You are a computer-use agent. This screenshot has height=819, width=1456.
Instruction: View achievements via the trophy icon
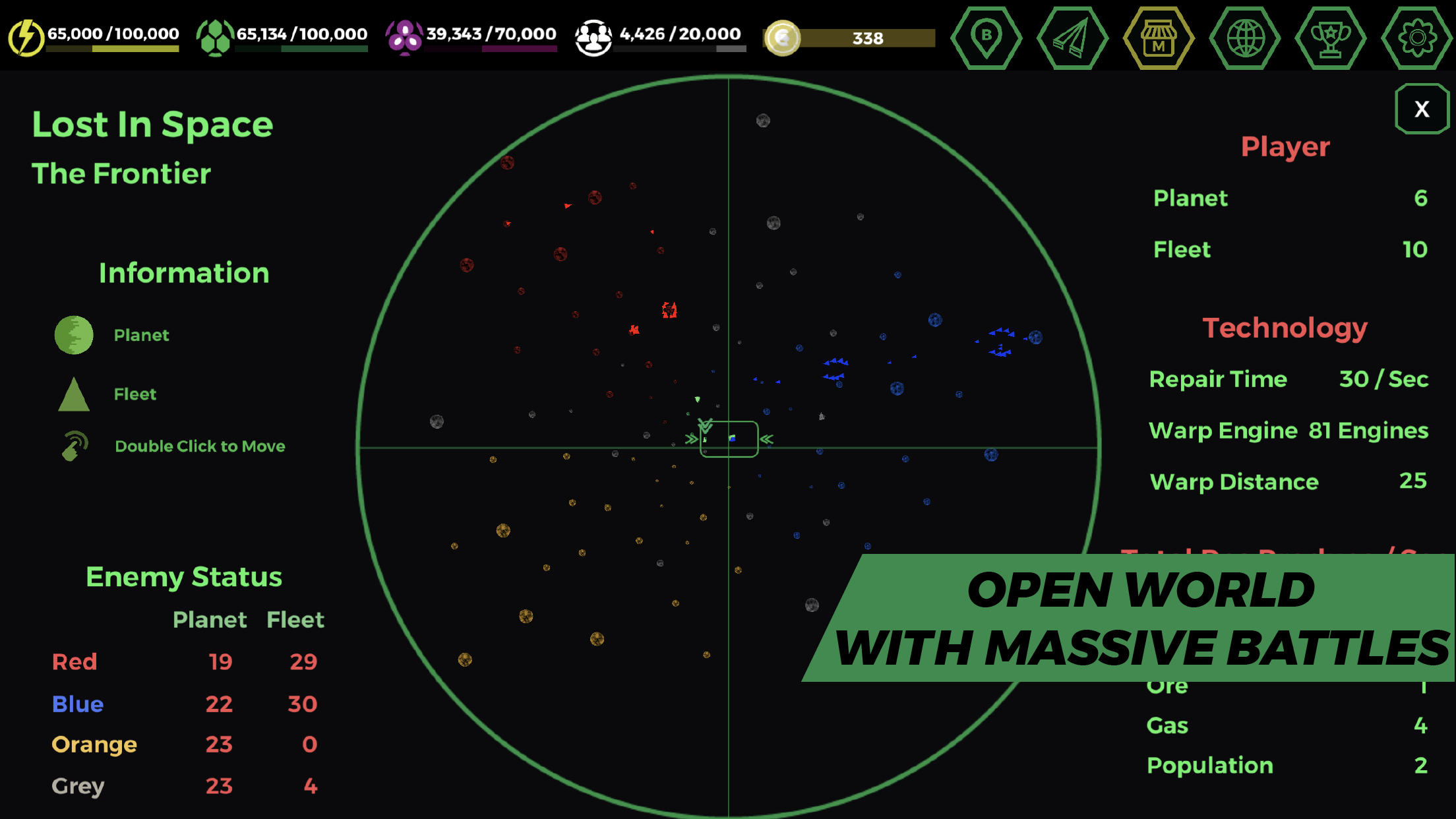pos(1331,38)
